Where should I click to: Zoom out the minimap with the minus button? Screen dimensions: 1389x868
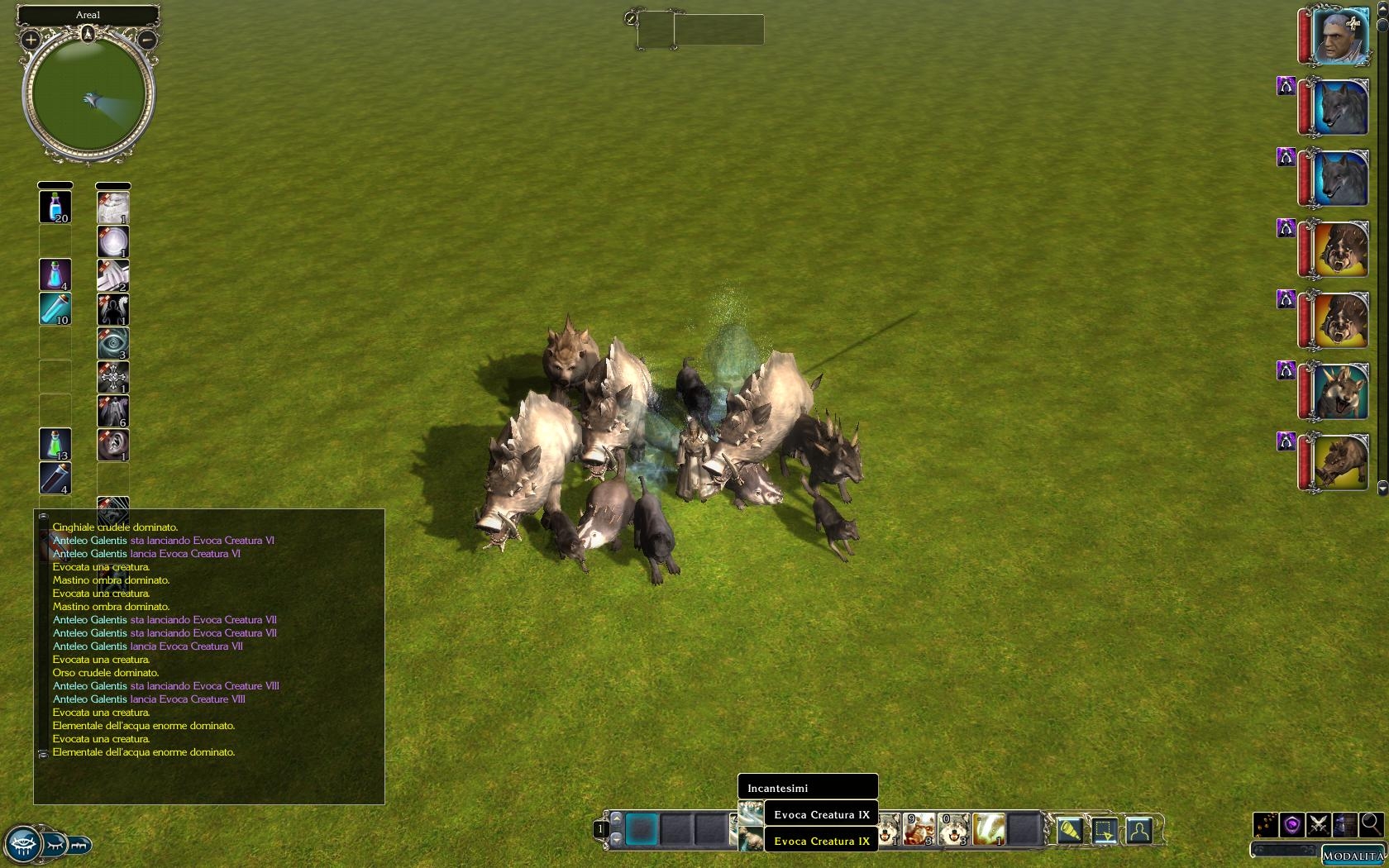[146, 39]
